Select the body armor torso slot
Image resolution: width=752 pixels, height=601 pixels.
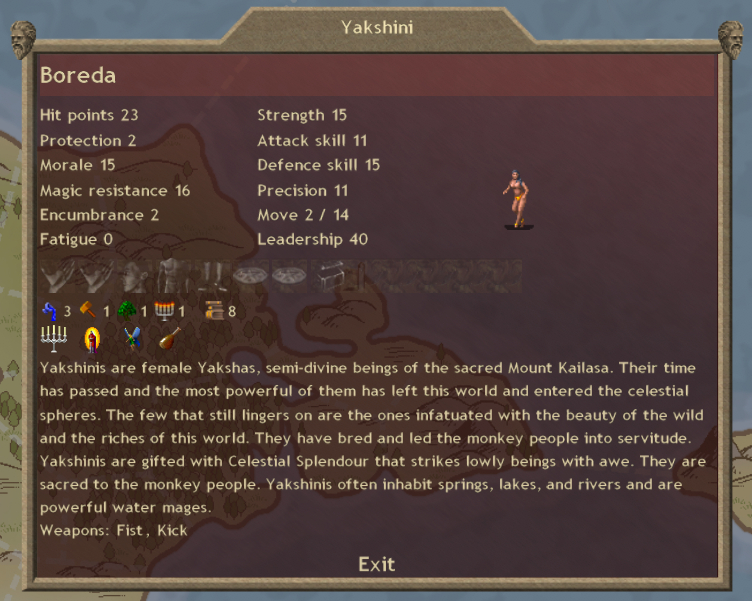170,275
